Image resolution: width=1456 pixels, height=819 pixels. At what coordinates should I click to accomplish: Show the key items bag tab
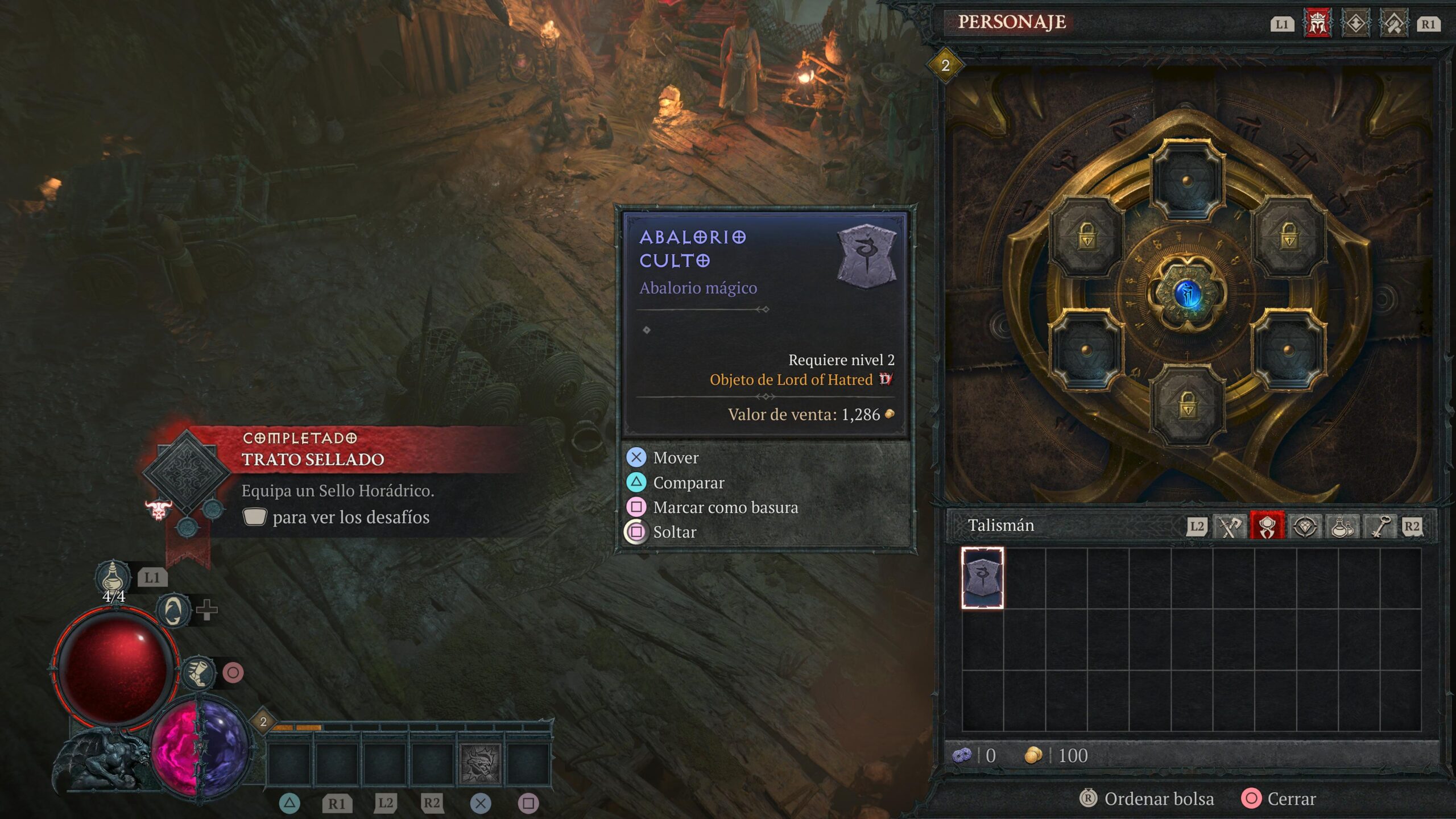(x=1380, y=527)
